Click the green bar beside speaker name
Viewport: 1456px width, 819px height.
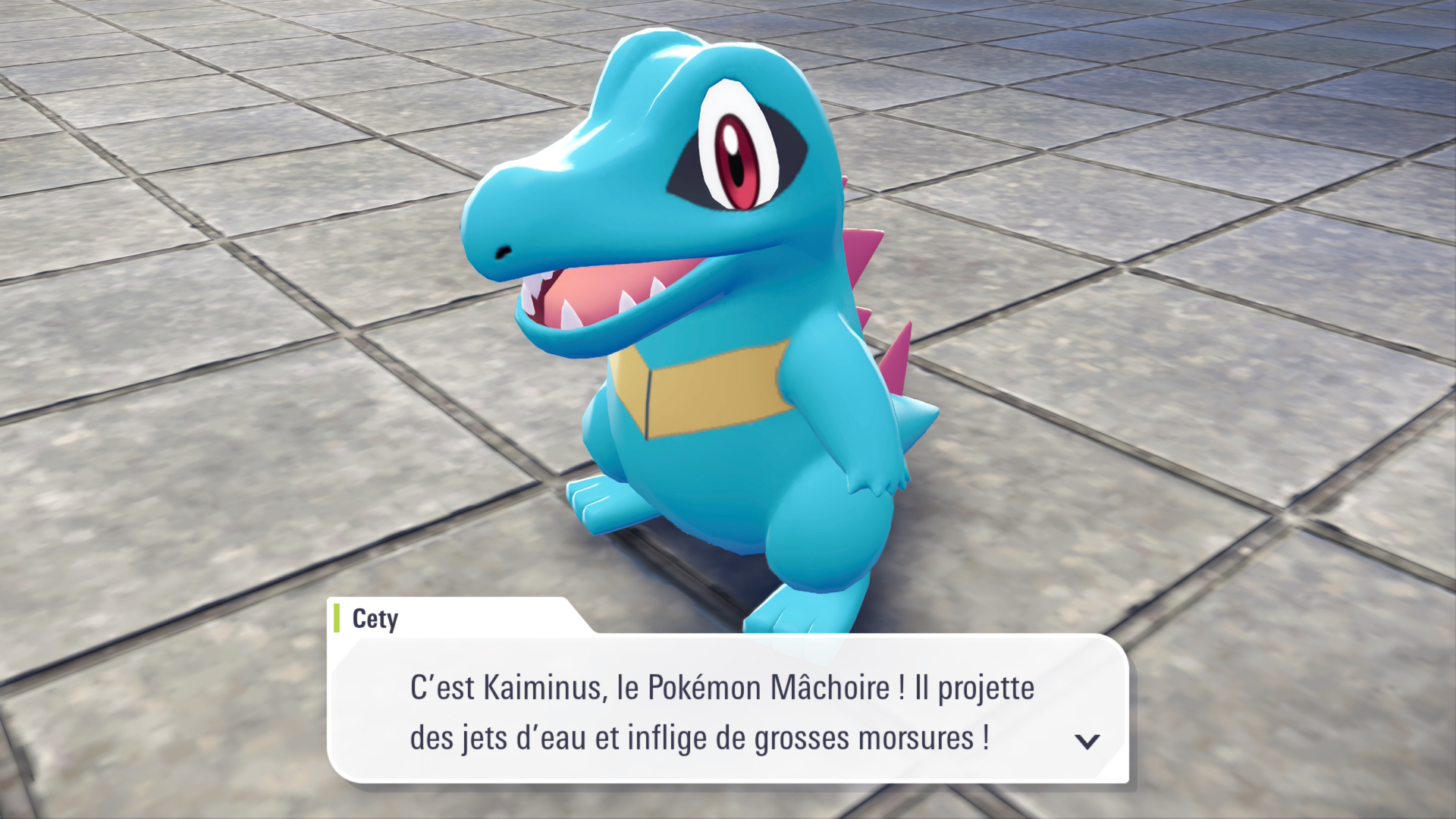[336, 619]
